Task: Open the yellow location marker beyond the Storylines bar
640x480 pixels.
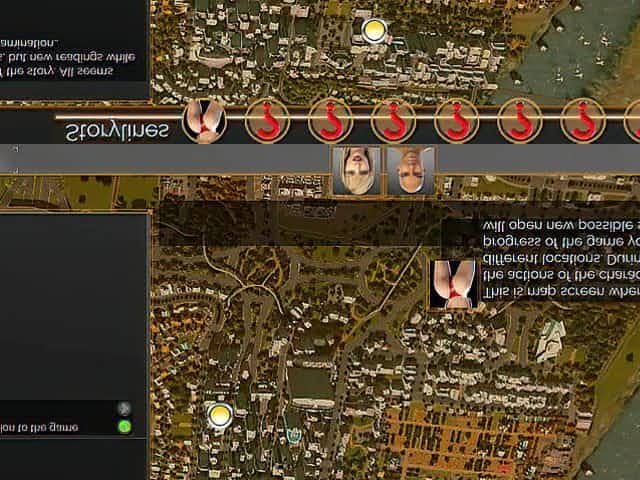Action: point(373,31)
